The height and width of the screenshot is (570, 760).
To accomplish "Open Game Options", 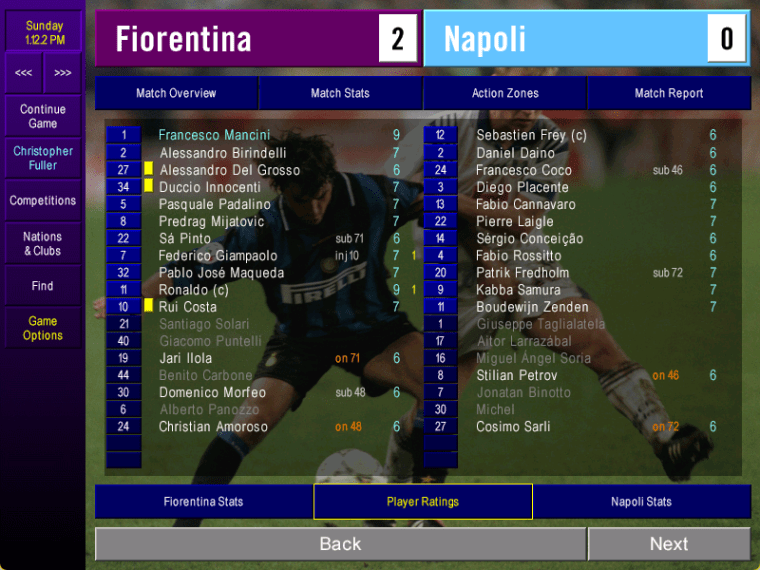I will pyautogui.click(x=42, y=328).
